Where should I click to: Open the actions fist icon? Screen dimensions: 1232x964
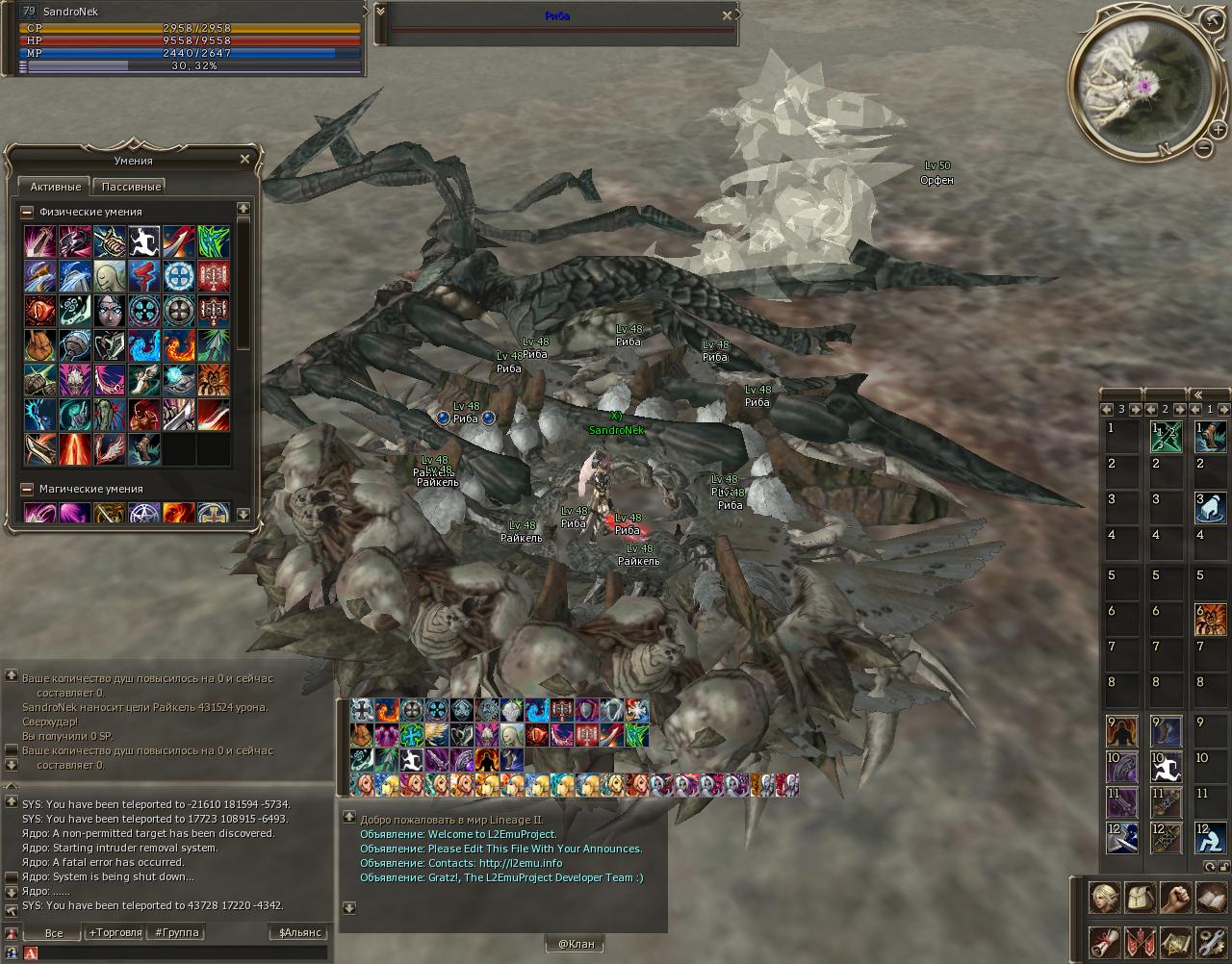tap(1175, 898)
